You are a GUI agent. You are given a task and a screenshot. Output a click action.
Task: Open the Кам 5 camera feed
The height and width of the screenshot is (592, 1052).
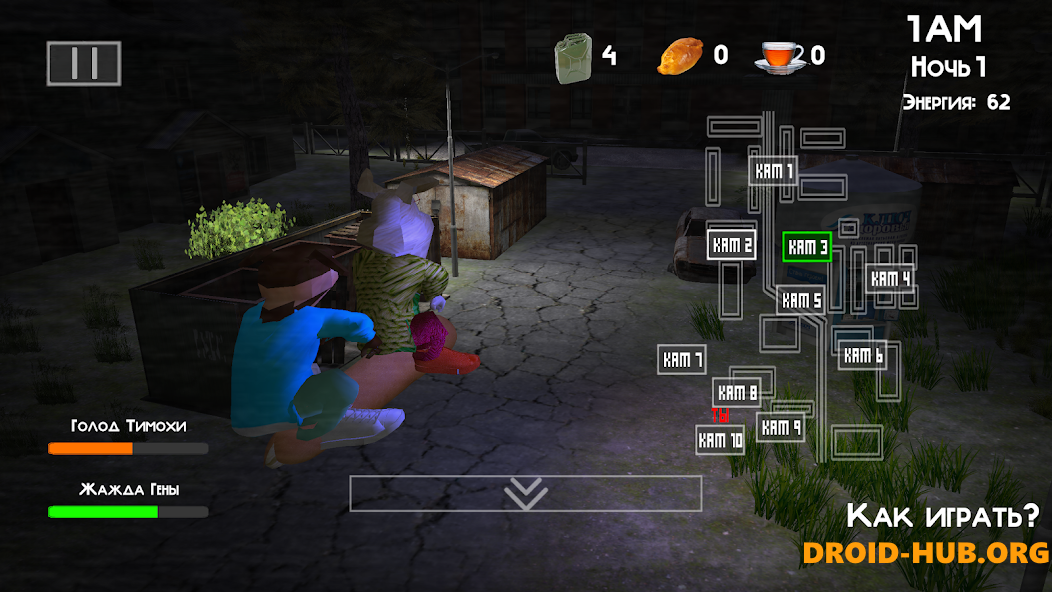(x=801, y=300)
